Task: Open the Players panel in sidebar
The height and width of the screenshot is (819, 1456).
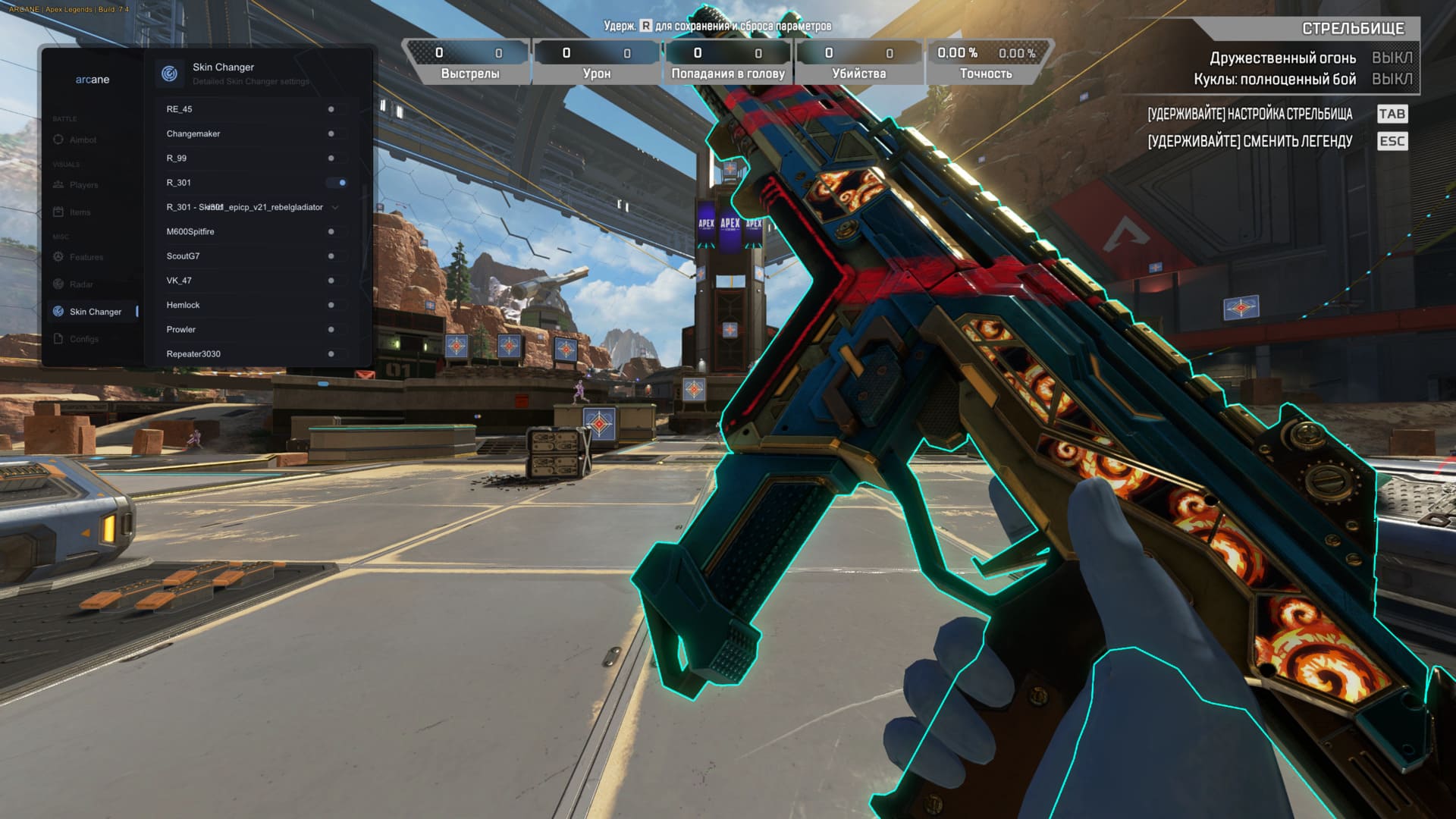Action: (x=58, y=184)
